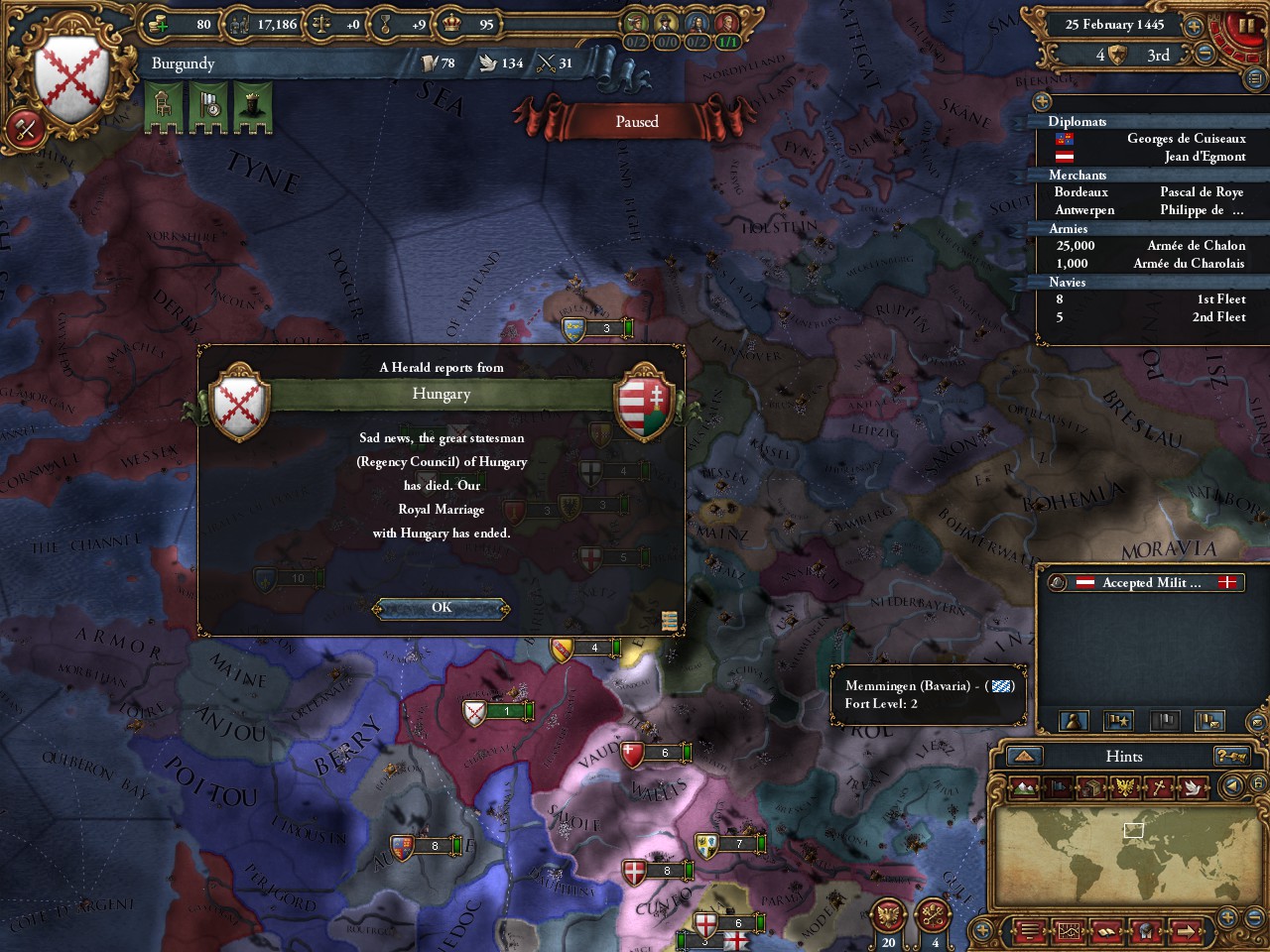This screenshot has height=952, width=1270.
Task: Expand the outliner using the plus icon
Action: click(x=1041, y=102)
